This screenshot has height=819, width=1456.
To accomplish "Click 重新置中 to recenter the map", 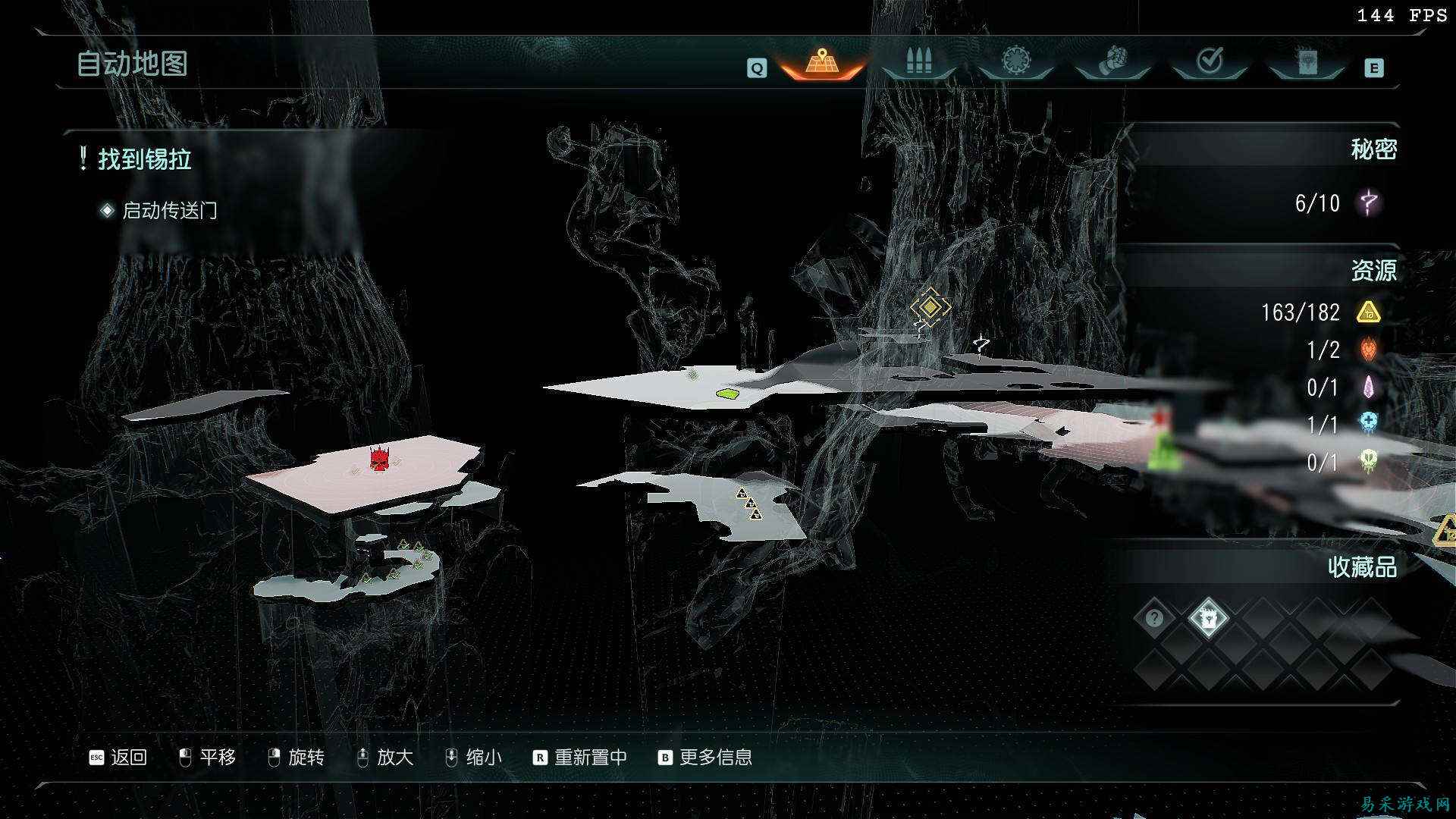I will pyautogui.click(x=581, y=757).
